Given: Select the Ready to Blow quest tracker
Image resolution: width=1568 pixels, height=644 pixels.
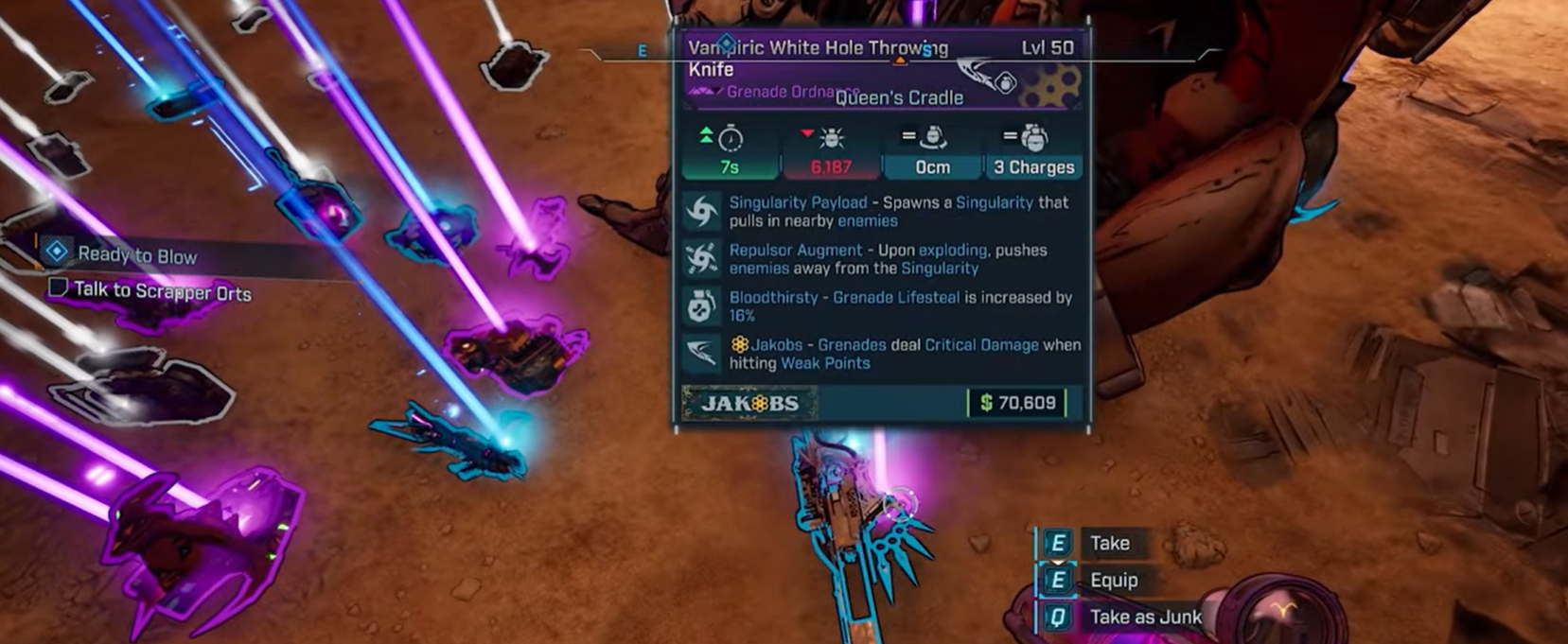Looking at the screenshot, I should pyautogui.click(x=135, y=254).
